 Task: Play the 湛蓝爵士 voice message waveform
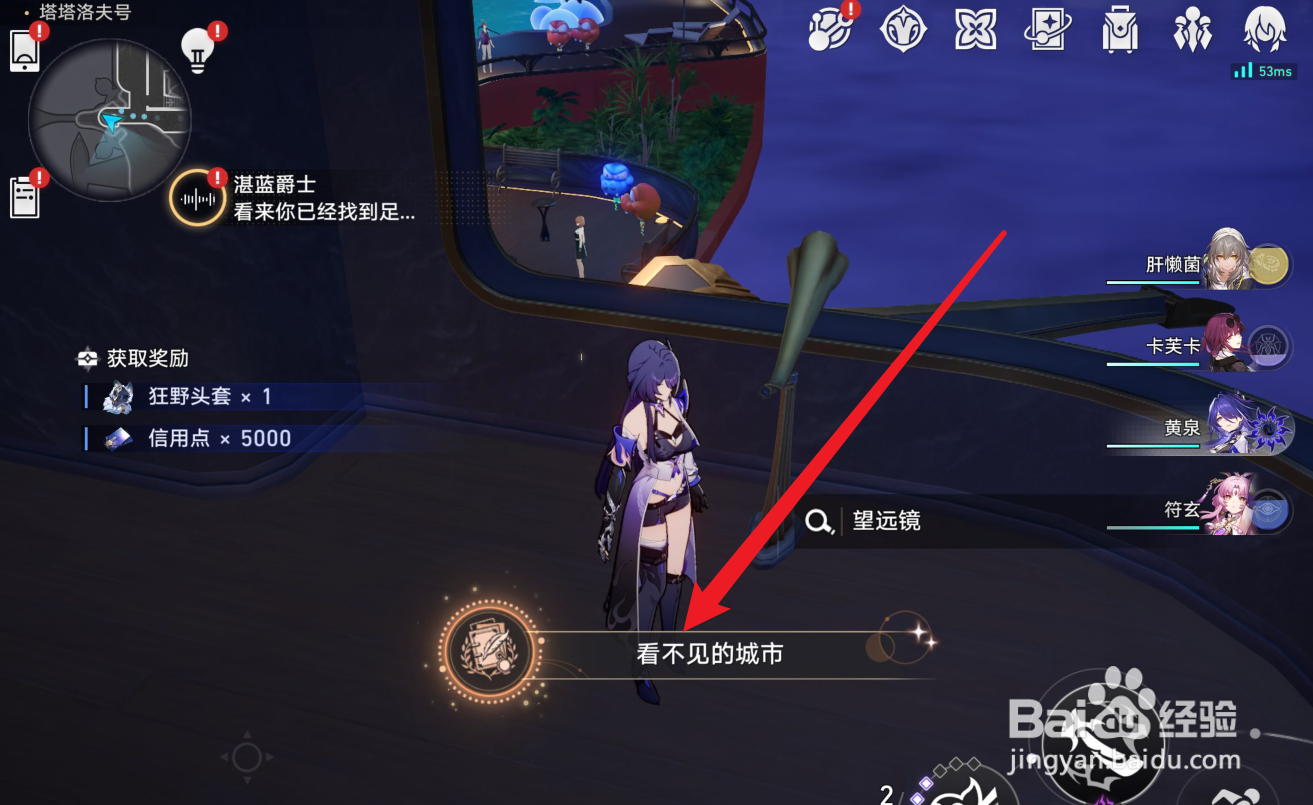196,197
